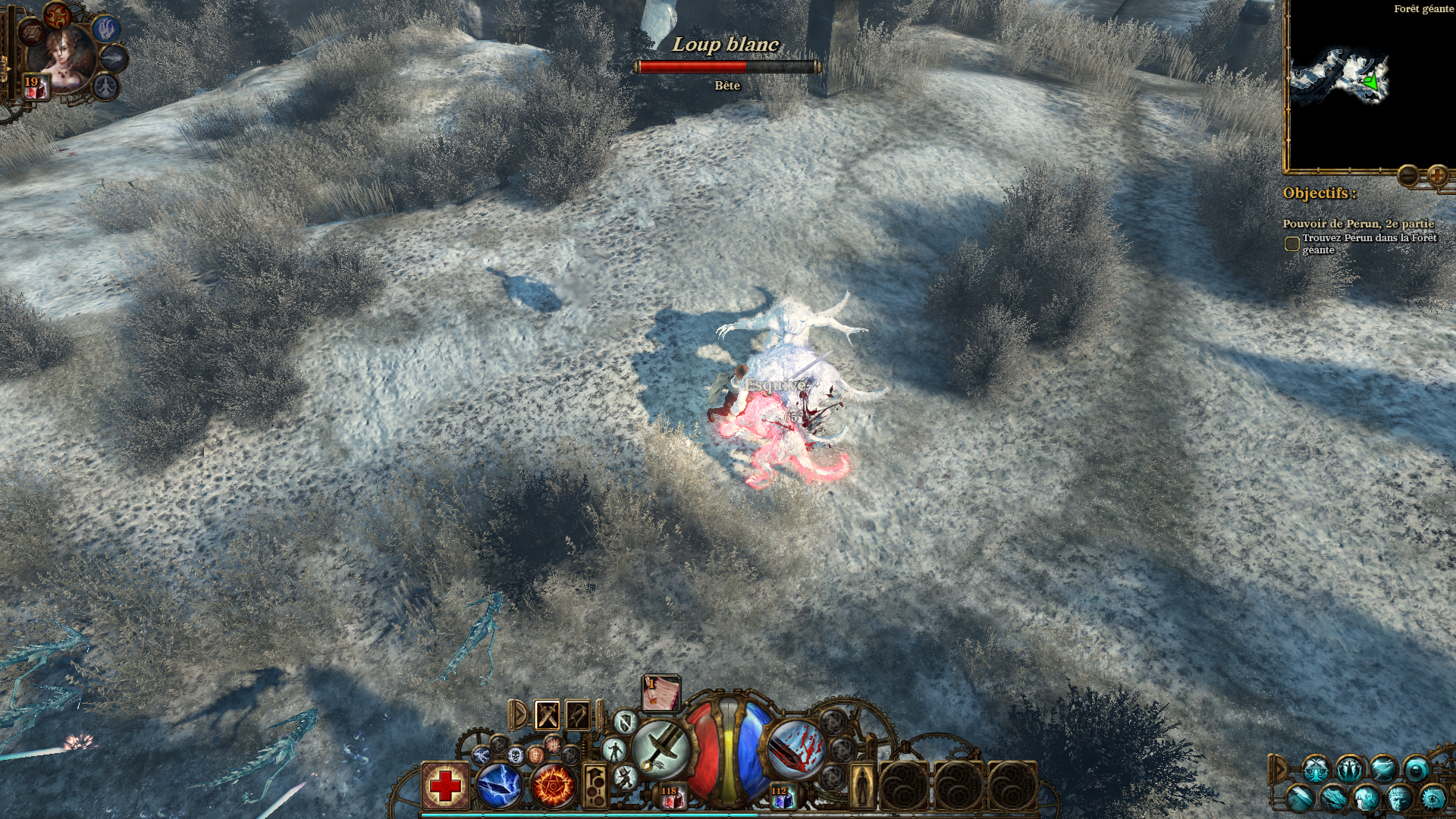Toggle the Pouvoir de Perun objective checkbox

point(1291,244)
